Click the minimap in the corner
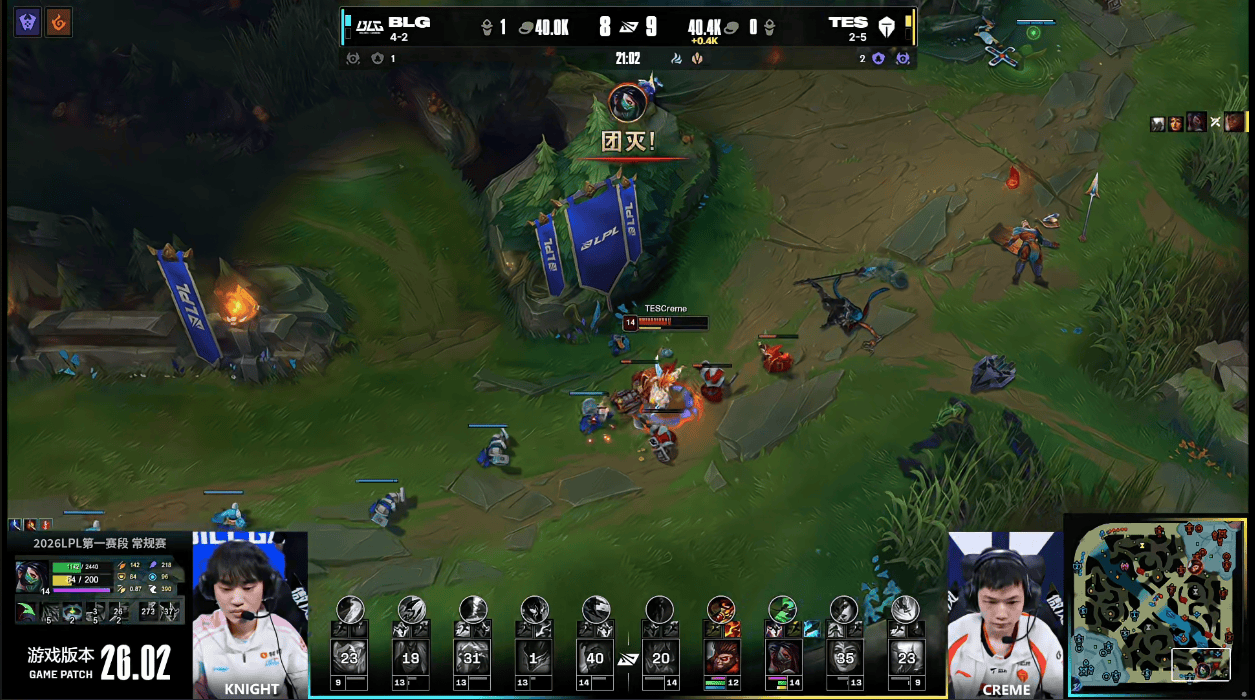Image resolution: width=1255 pixels, height=700 pixels. tap(1156, 604)
